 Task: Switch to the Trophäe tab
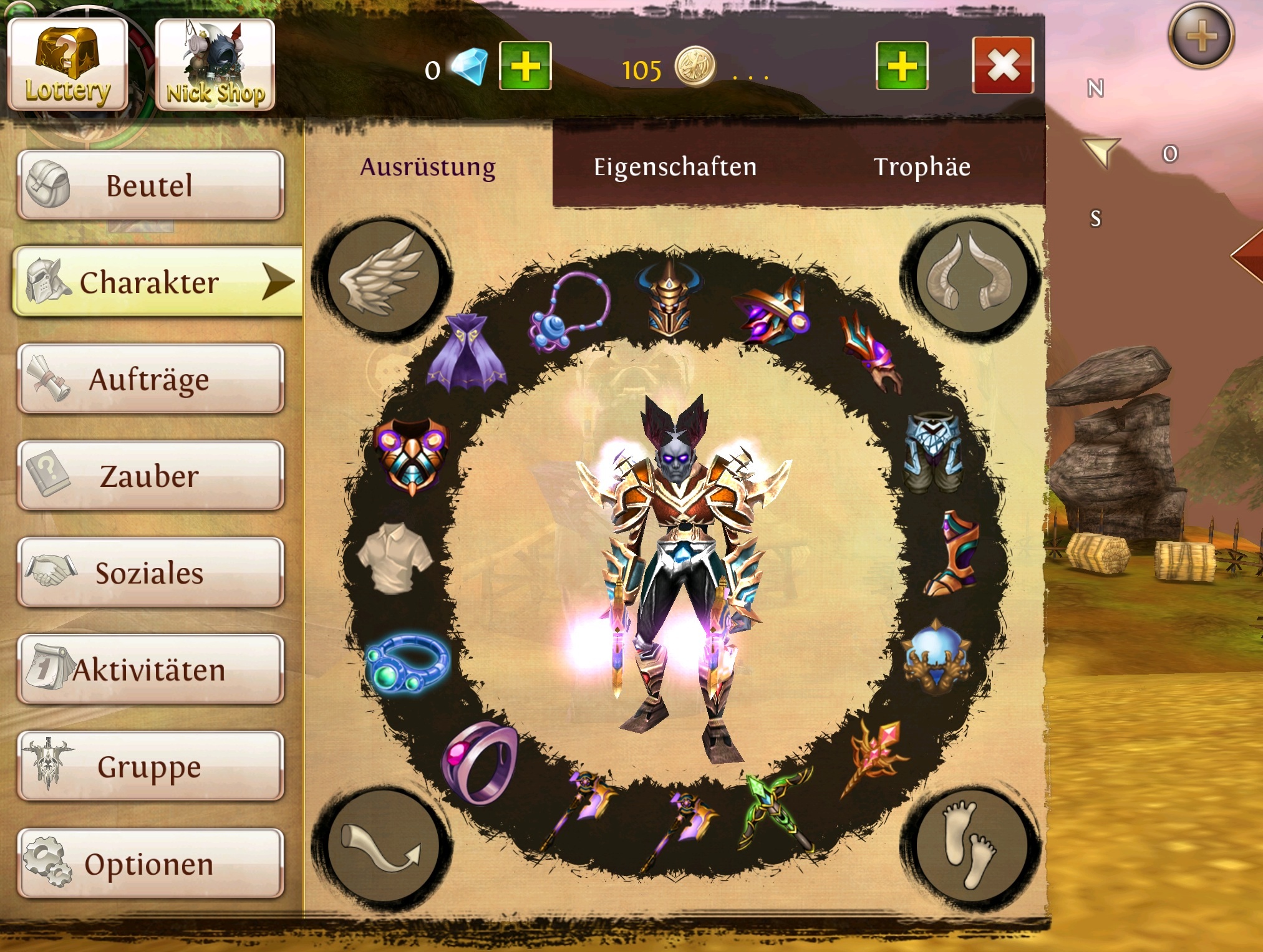click(922, 167)
